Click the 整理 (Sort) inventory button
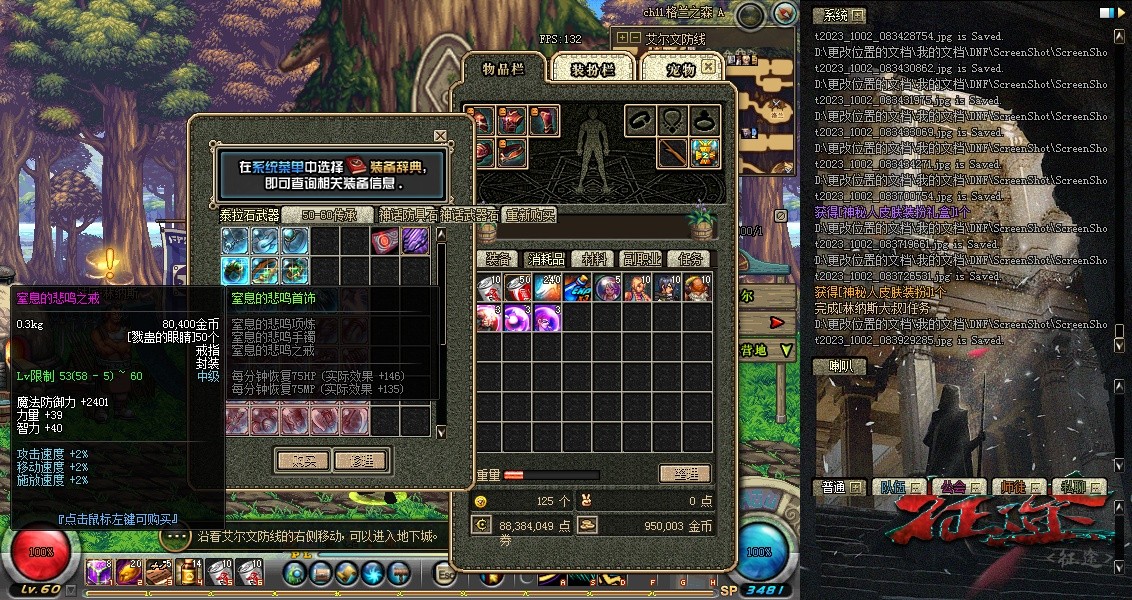The width and height of the screenshot is (1132, 600). click(x=684, y=474)
